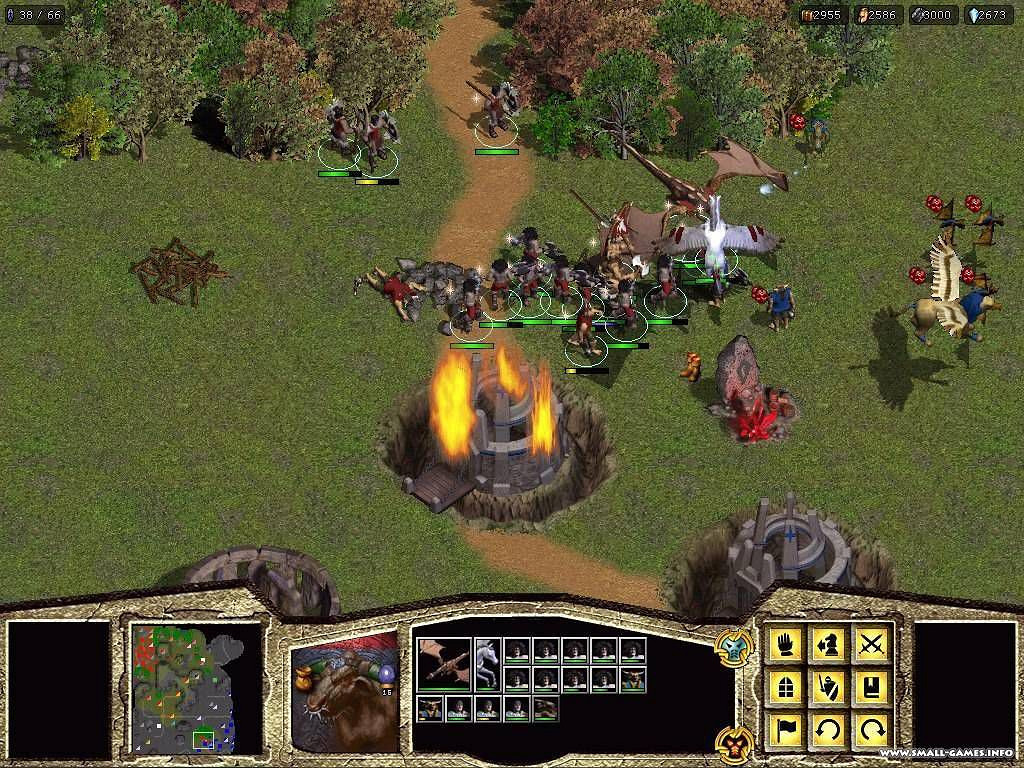Select the dragon unit in selection panel
The image size is (1024, 768).
[x=443, y=664]
